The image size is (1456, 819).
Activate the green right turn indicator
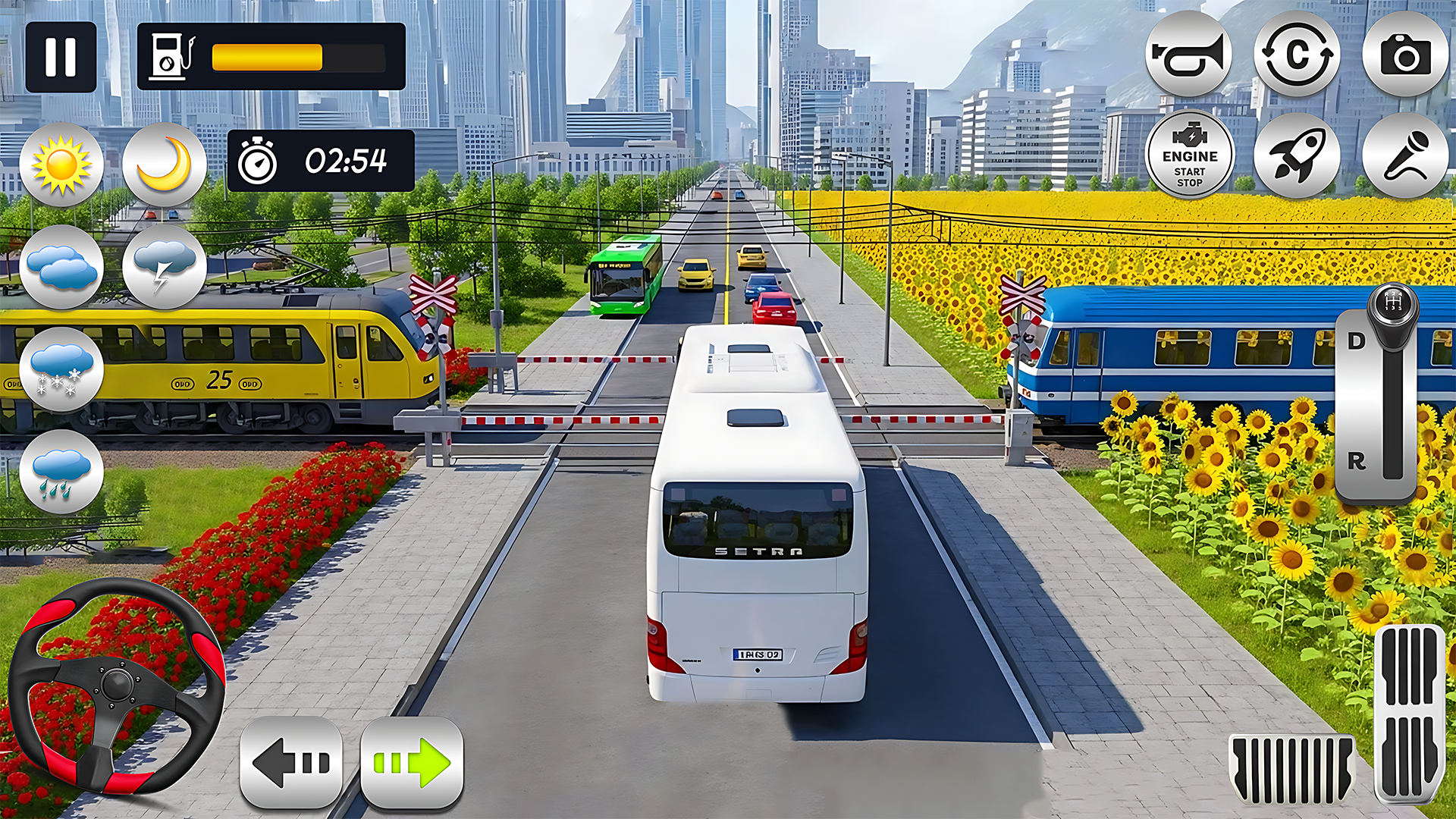tap(412, 762)
